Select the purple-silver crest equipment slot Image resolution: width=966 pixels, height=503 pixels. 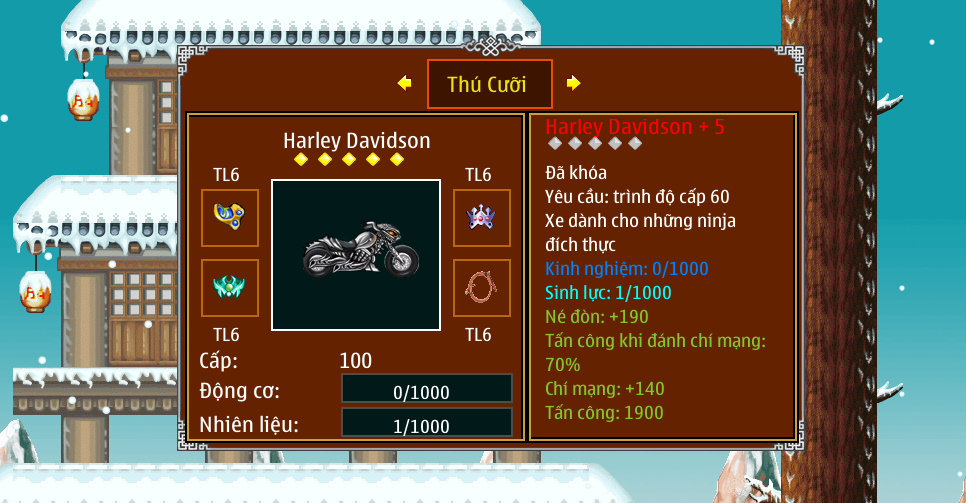(x=482, y=217)
